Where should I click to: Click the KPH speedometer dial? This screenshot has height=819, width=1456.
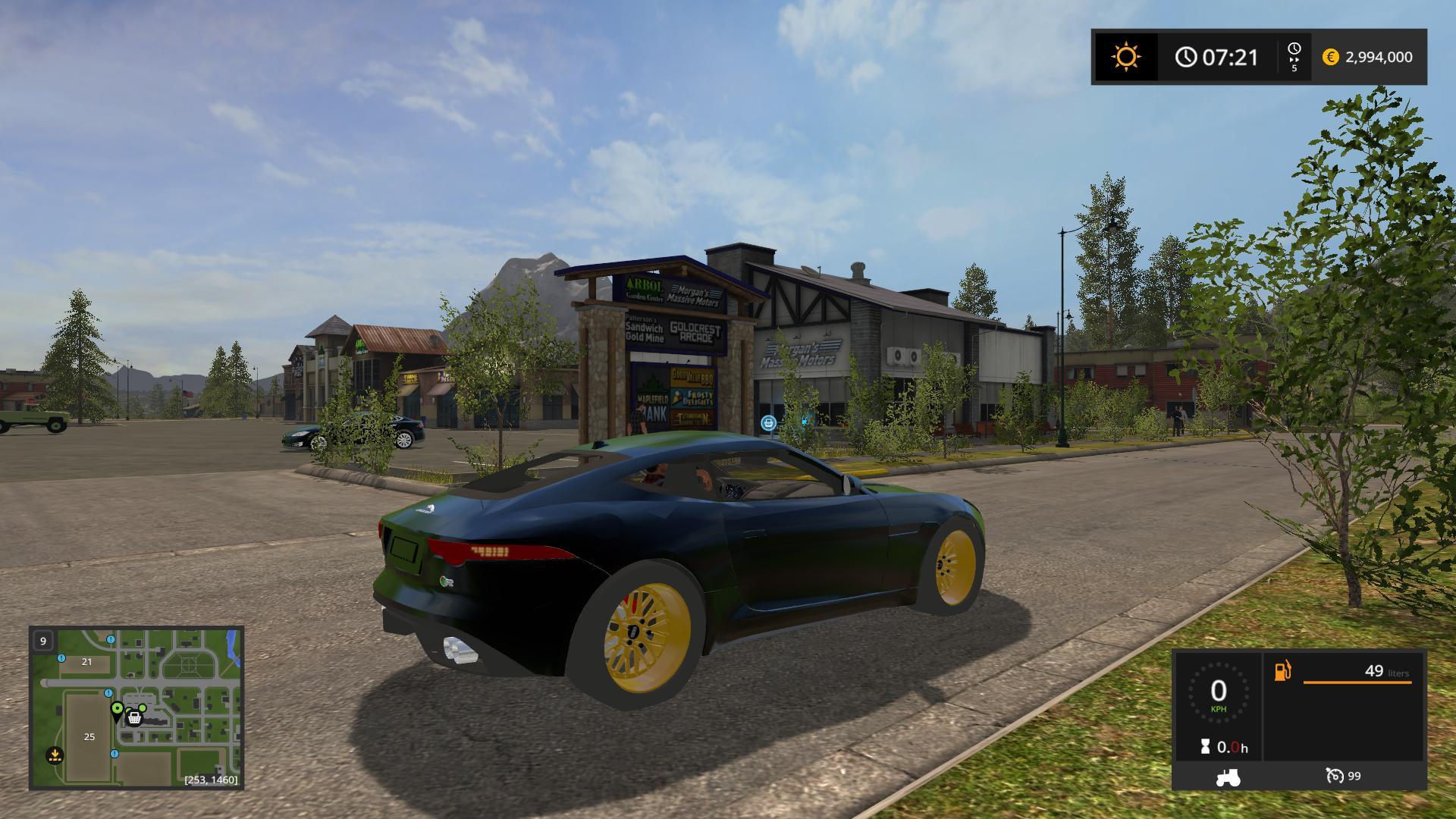point(1218,694)
